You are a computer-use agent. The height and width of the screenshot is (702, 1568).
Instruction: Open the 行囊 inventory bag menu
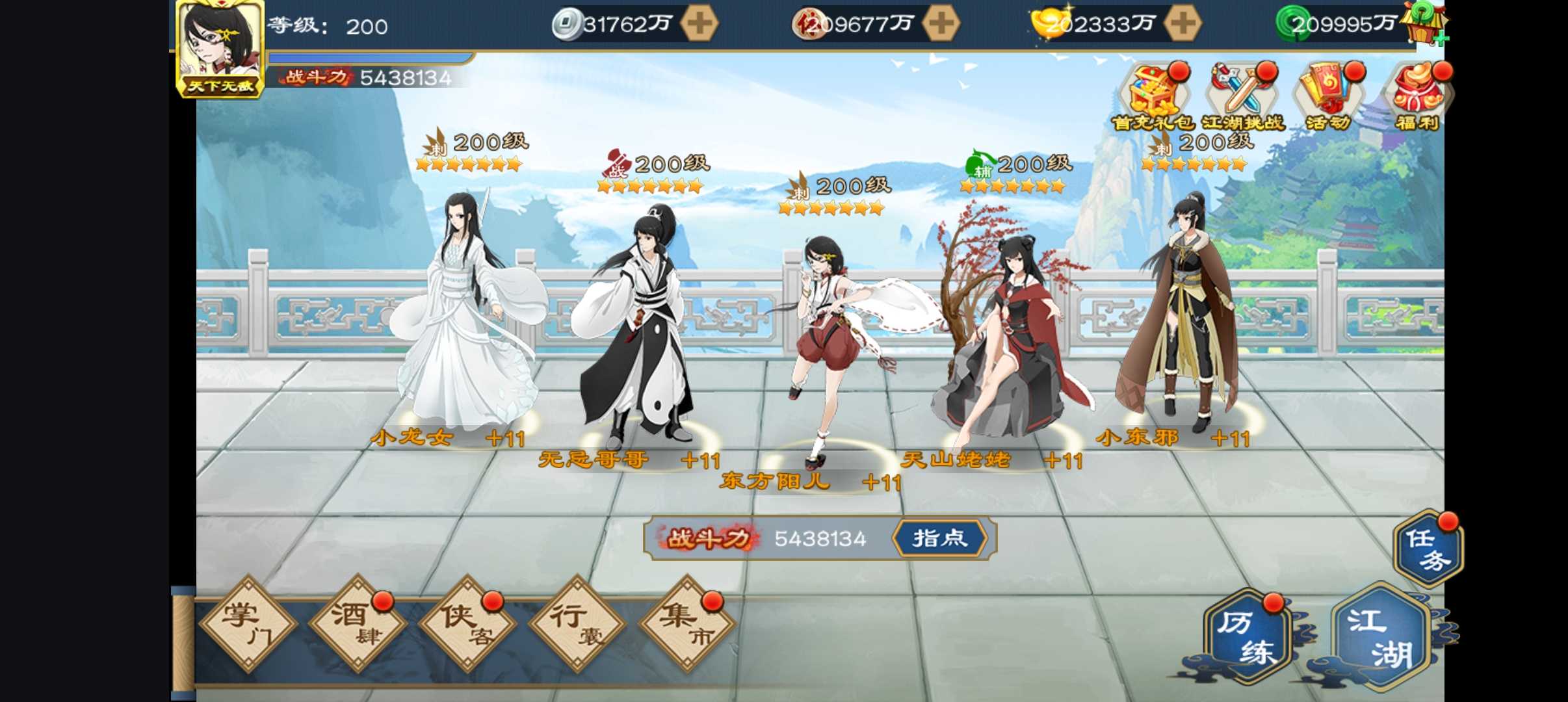point(577,624)
